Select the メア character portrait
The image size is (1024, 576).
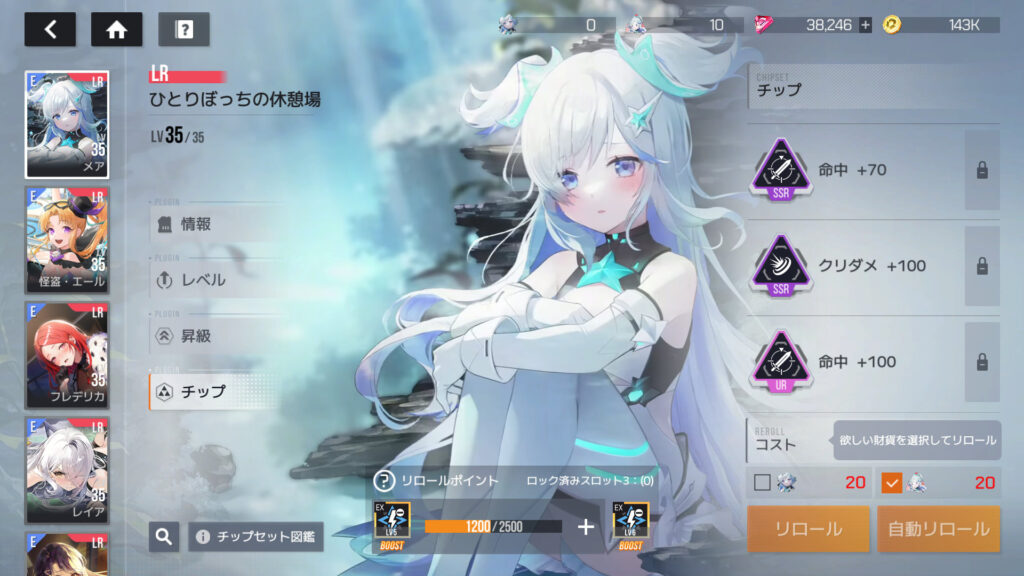(x=67, y=125)
